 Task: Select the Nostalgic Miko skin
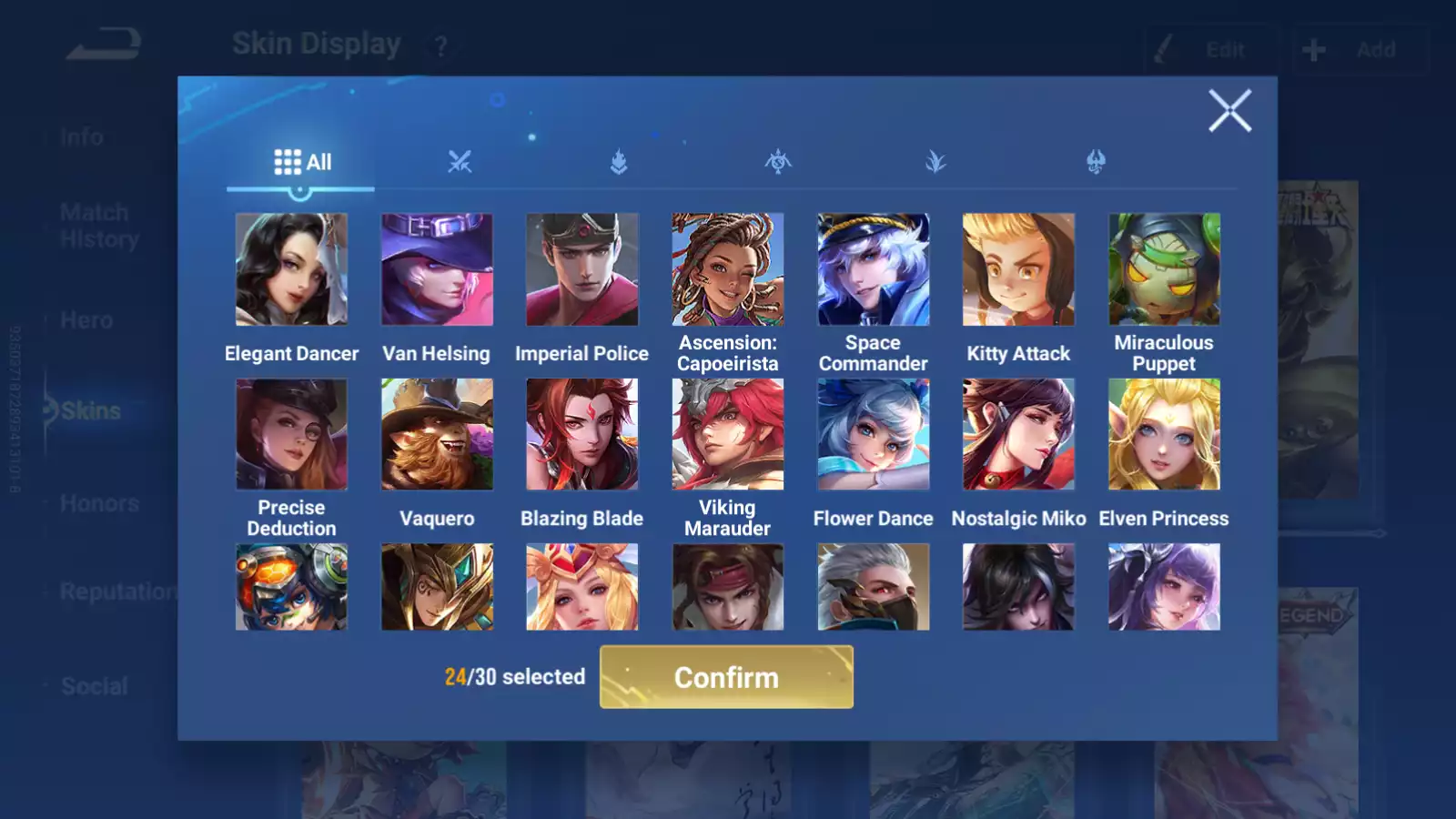pos(1018,434)
